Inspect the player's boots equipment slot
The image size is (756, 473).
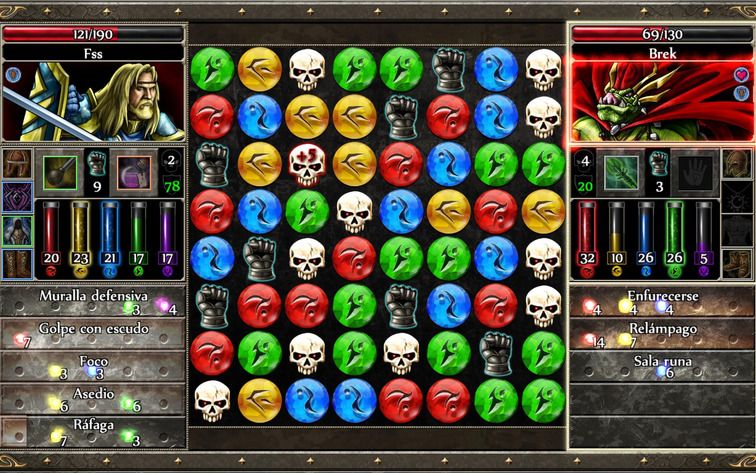coord(17,264)
